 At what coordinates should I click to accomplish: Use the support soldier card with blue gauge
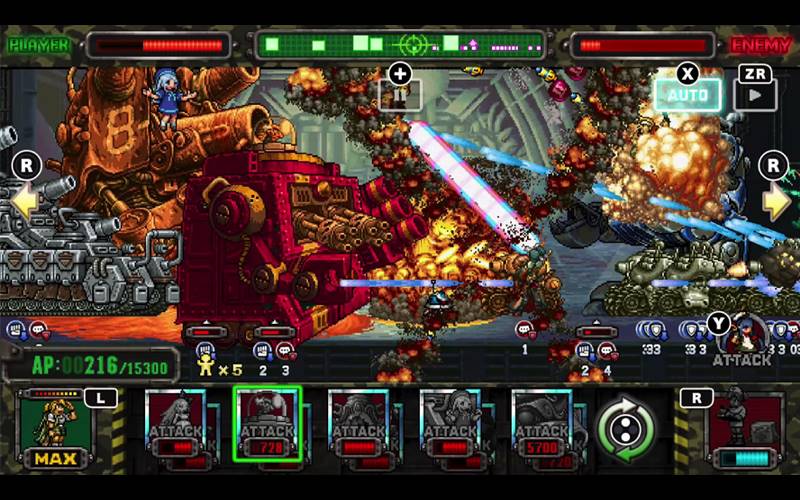[x=745, y=430]
